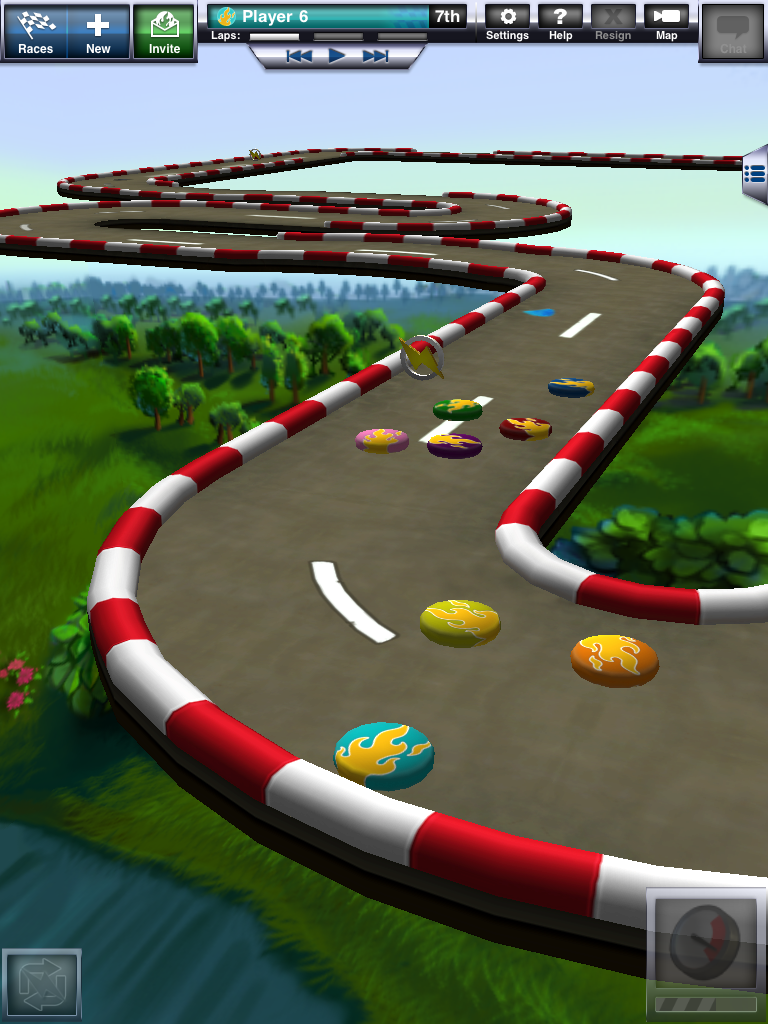This screenshot has height=1024, width=768.
Task: Play the turn replay
Action: pos(337,56)
